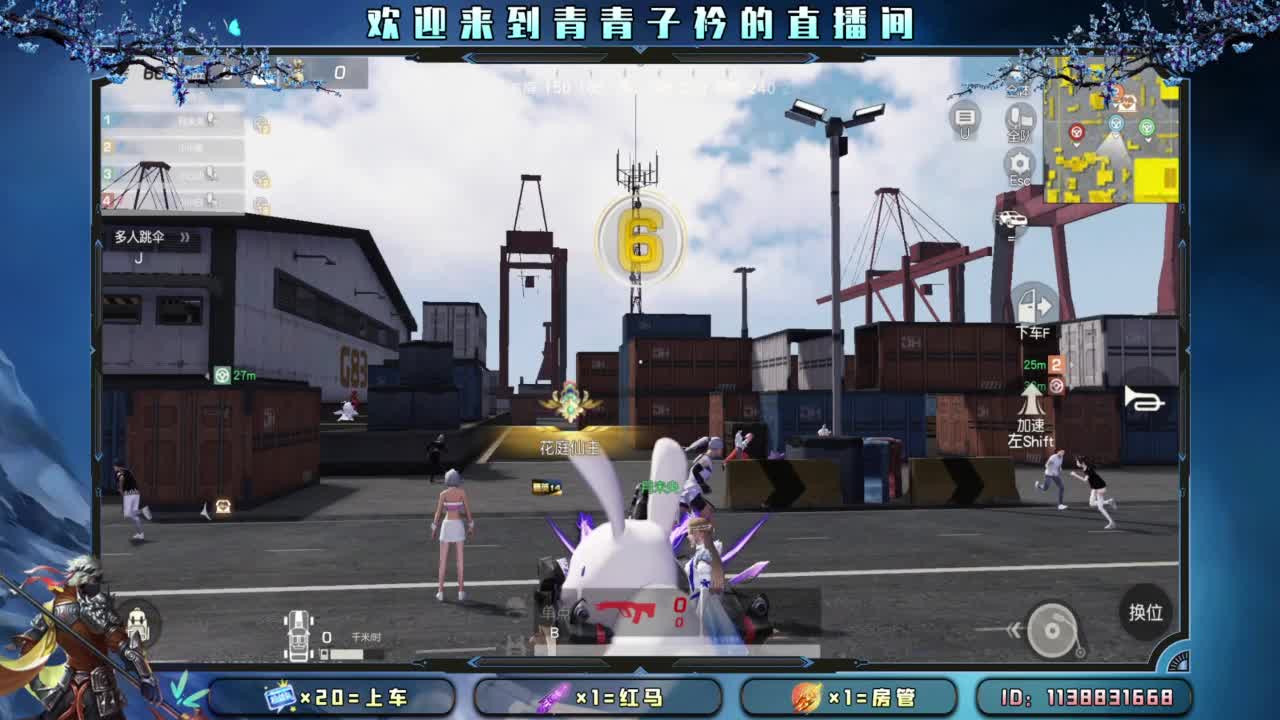The width and height of the screenshot is (1280, 720).
Task: Click the vehicle icon below the minimap
Action: (x=1011, y=218)
